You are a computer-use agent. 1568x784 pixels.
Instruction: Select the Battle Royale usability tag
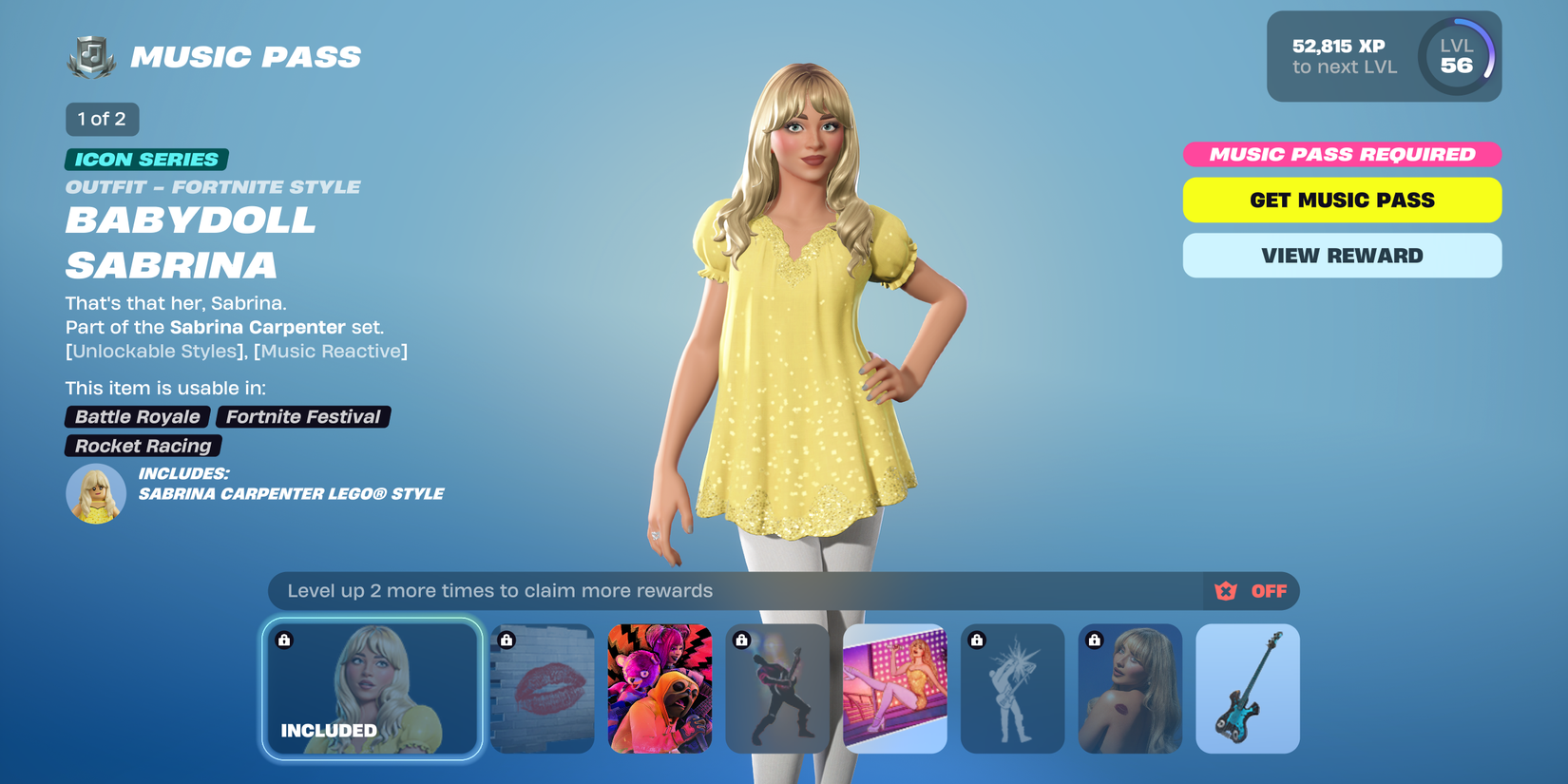click(x=138, y=416)
